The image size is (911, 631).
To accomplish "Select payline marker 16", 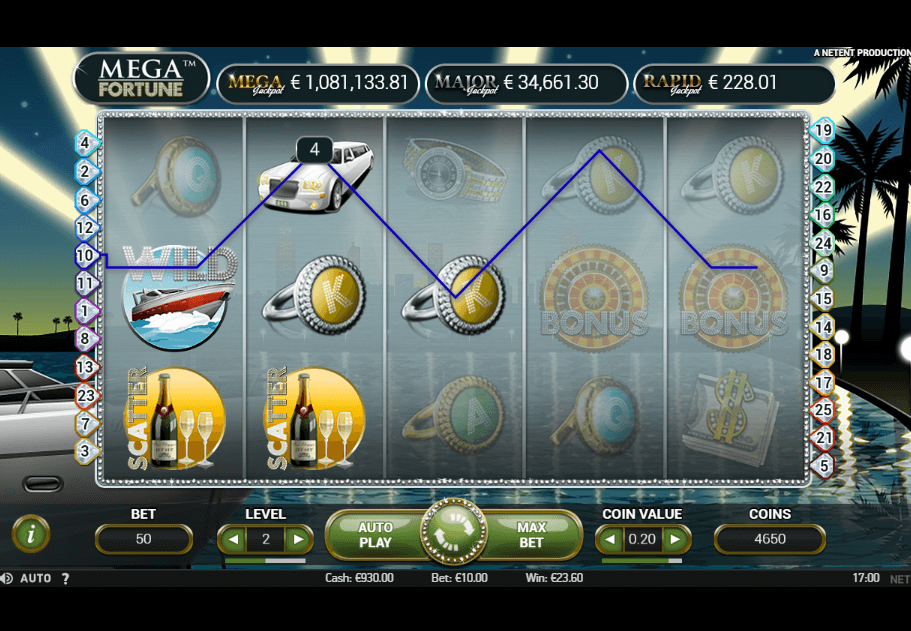I will click(x=824, y=214).
